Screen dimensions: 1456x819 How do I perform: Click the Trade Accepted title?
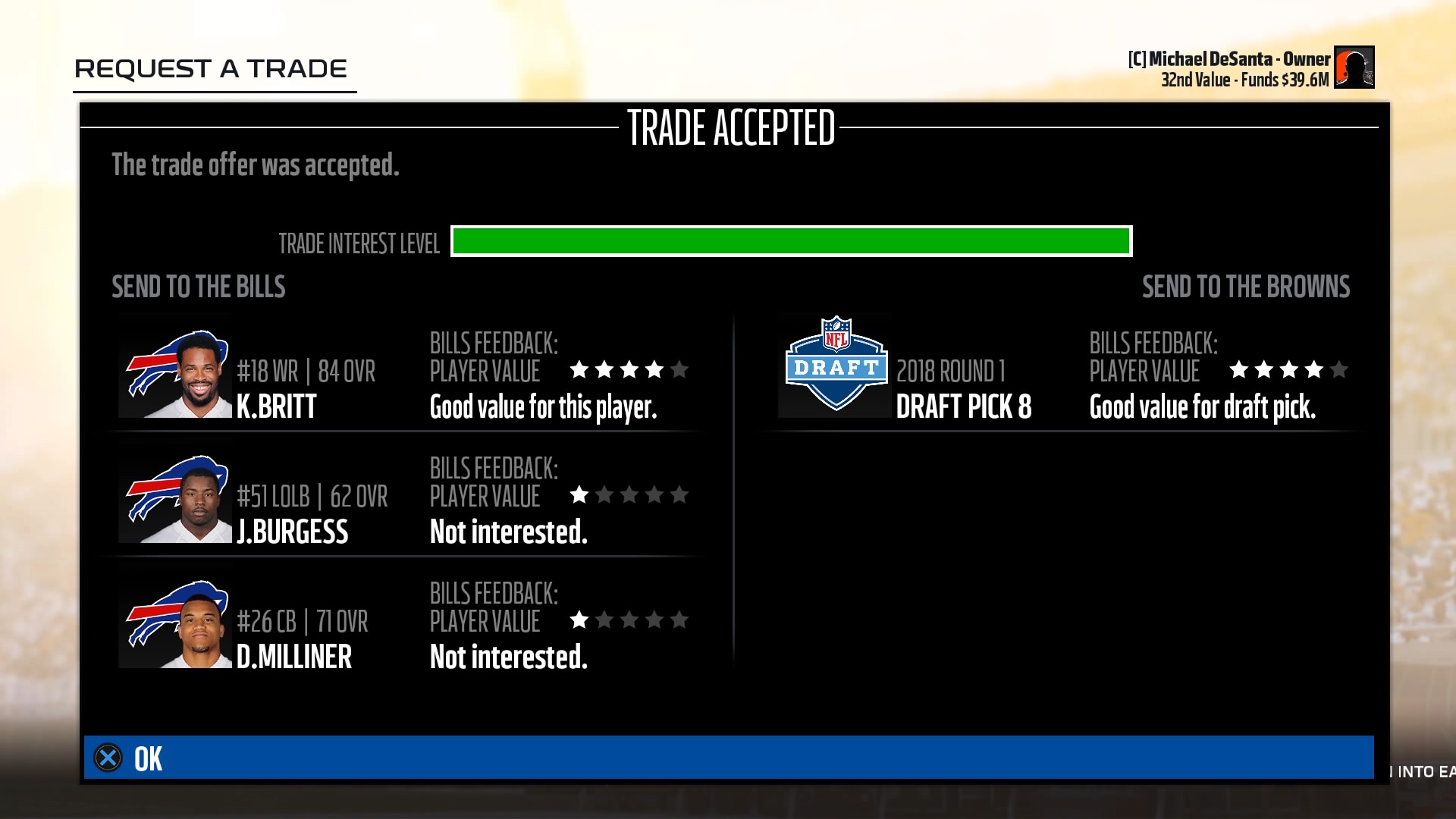pyautogui.click(x=733, y=129)
